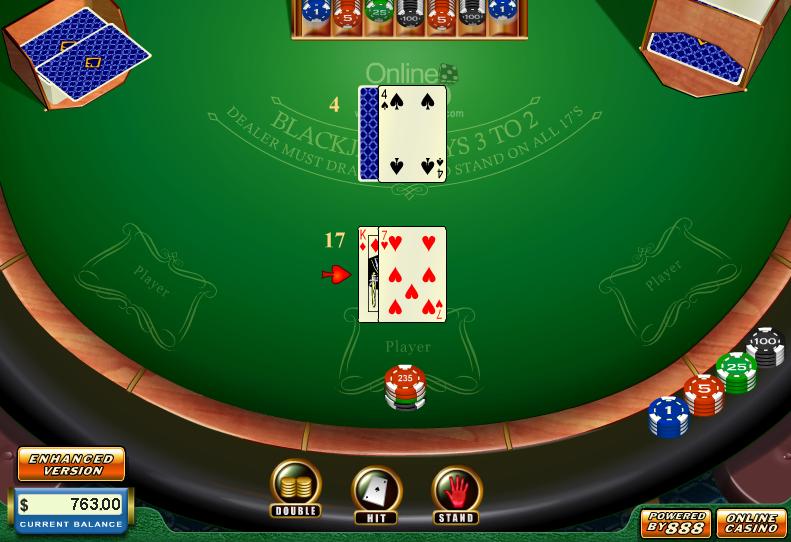
Task: Double down on the current hand
Action: [x=295, y=487]
